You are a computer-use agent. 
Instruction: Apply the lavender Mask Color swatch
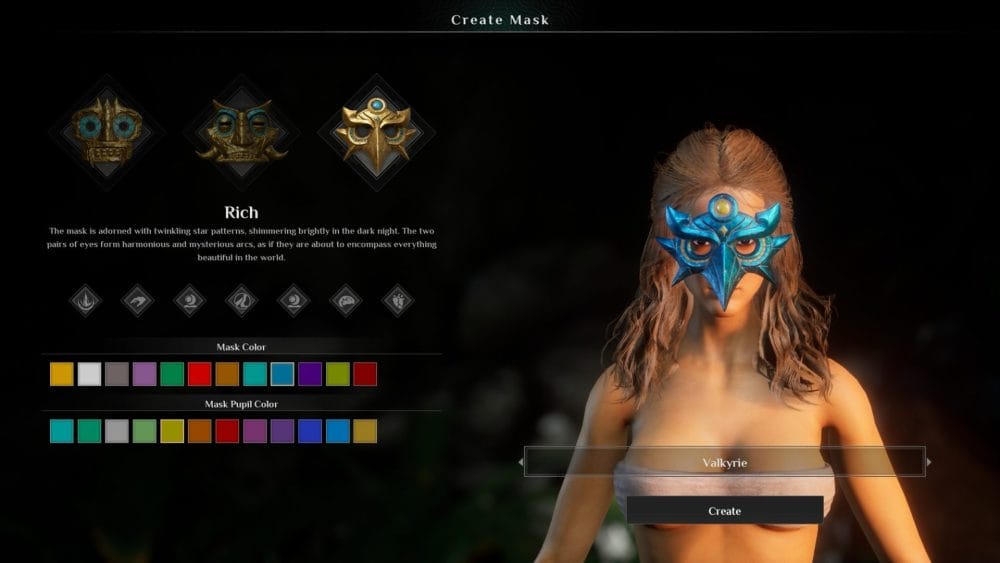[145, 374]
